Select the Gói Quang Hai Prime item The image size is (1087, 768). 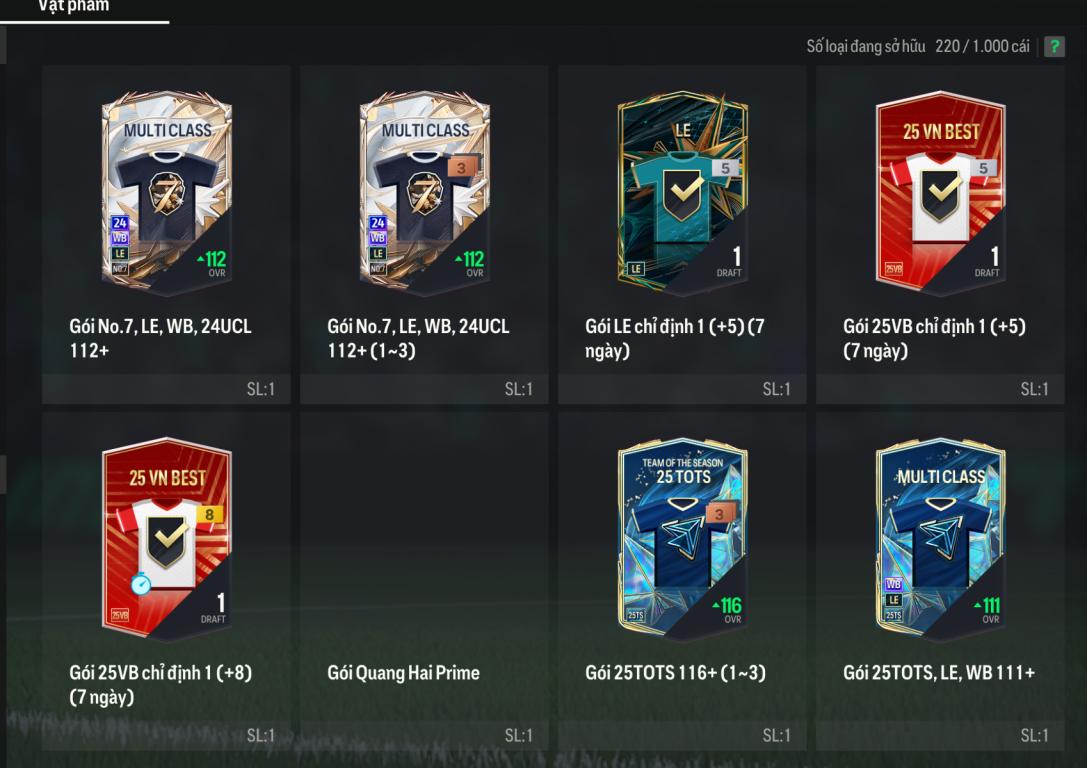point(424,580)
